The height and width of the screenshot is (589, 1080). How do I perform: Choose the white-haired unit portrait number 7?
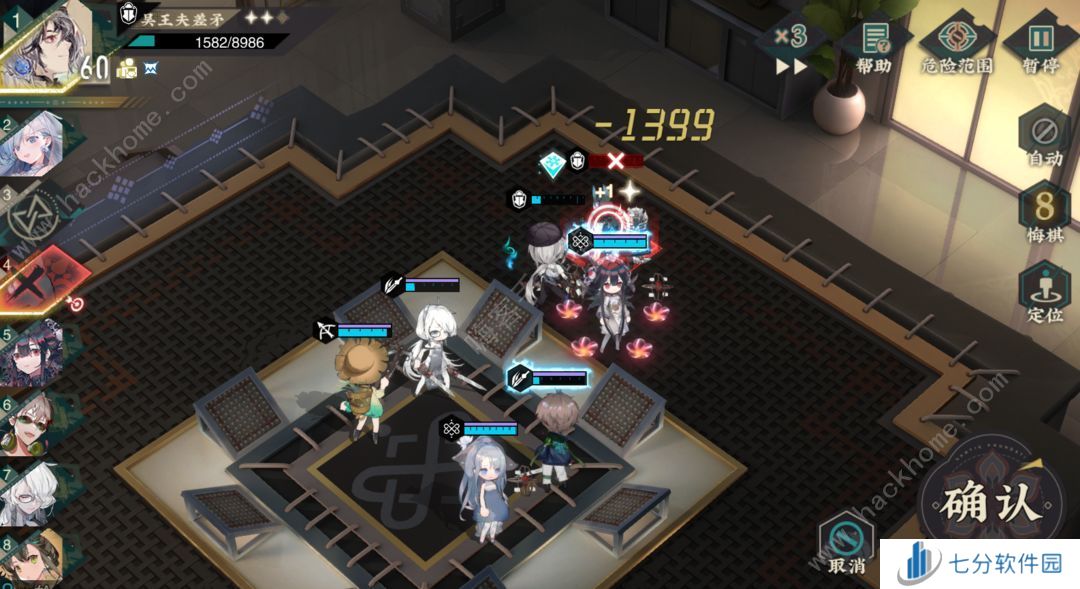[x=36, y=490]
